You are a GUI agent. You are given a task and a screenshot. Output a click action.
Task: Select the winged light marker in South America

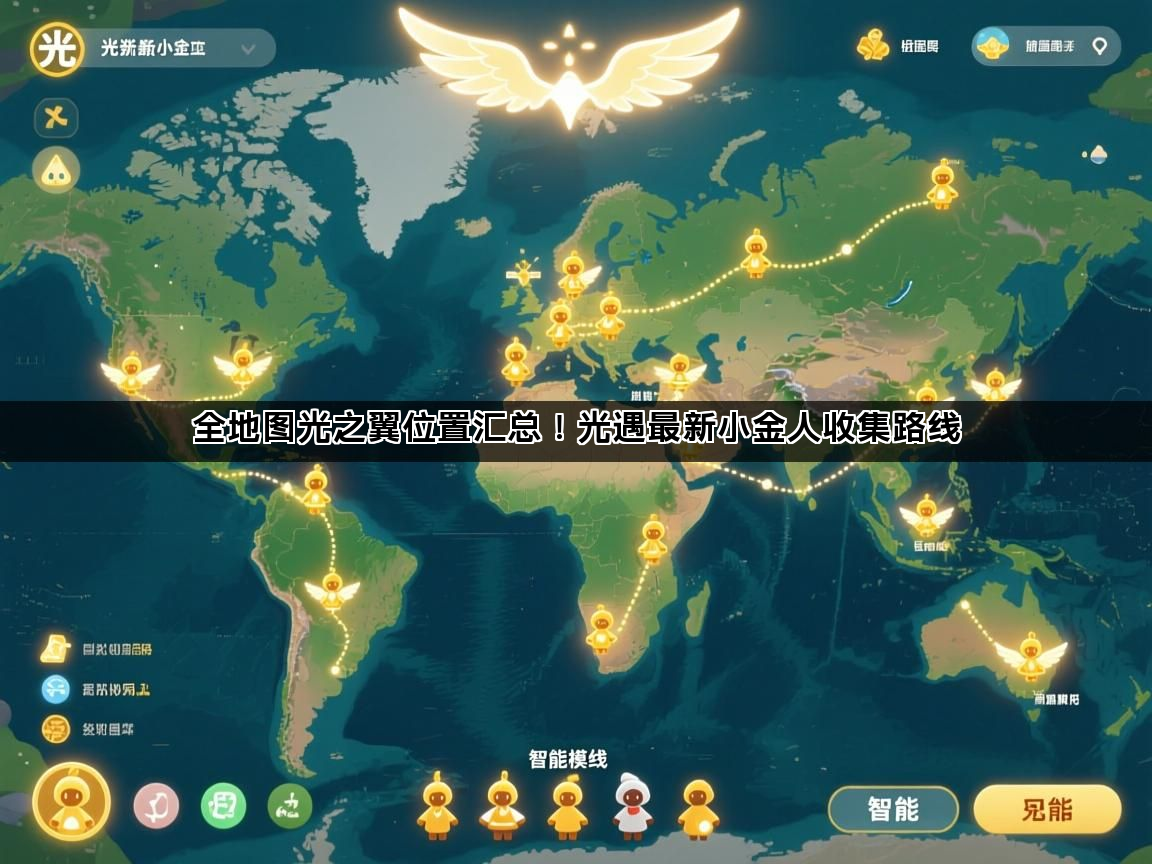(332, 592)
